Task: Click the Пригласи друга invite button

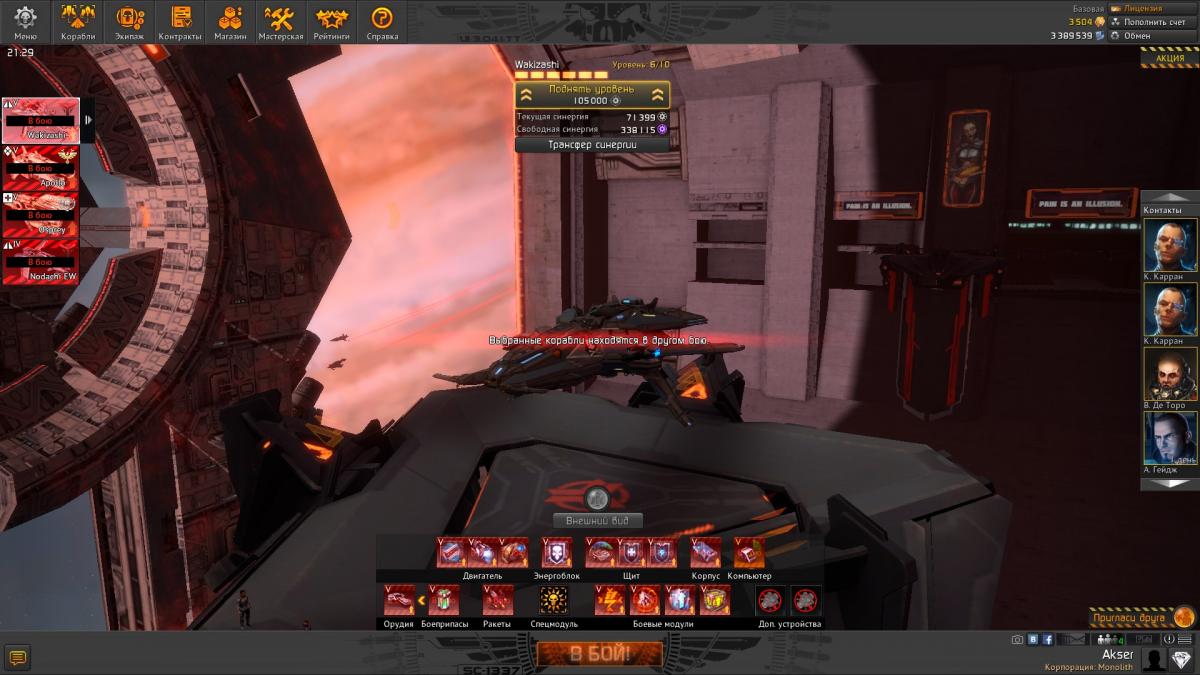Action: pos(1140,617)
